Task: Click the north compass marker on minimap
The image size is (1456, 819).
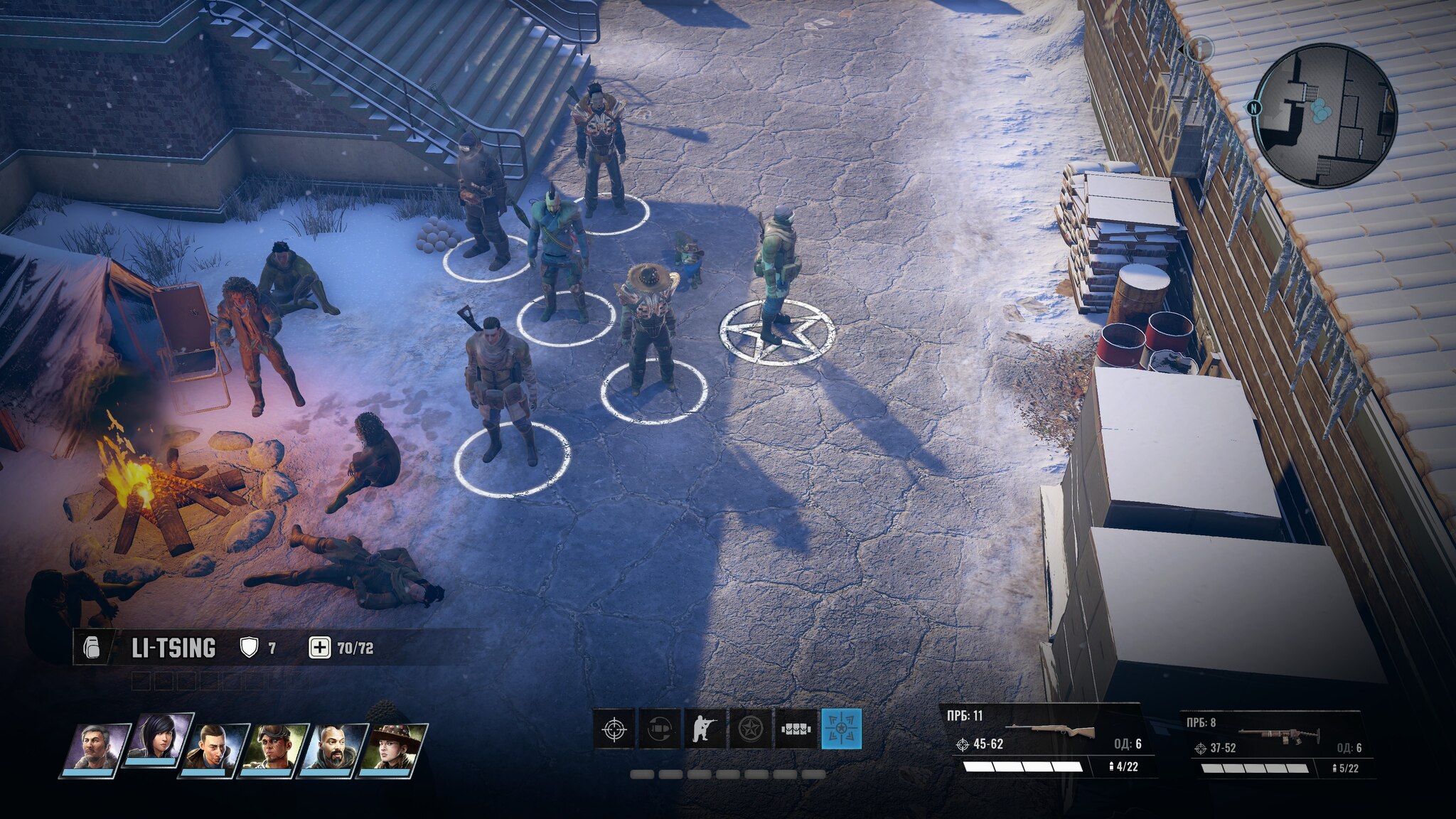Action: pyautogui.click(x=1252, y=108)
